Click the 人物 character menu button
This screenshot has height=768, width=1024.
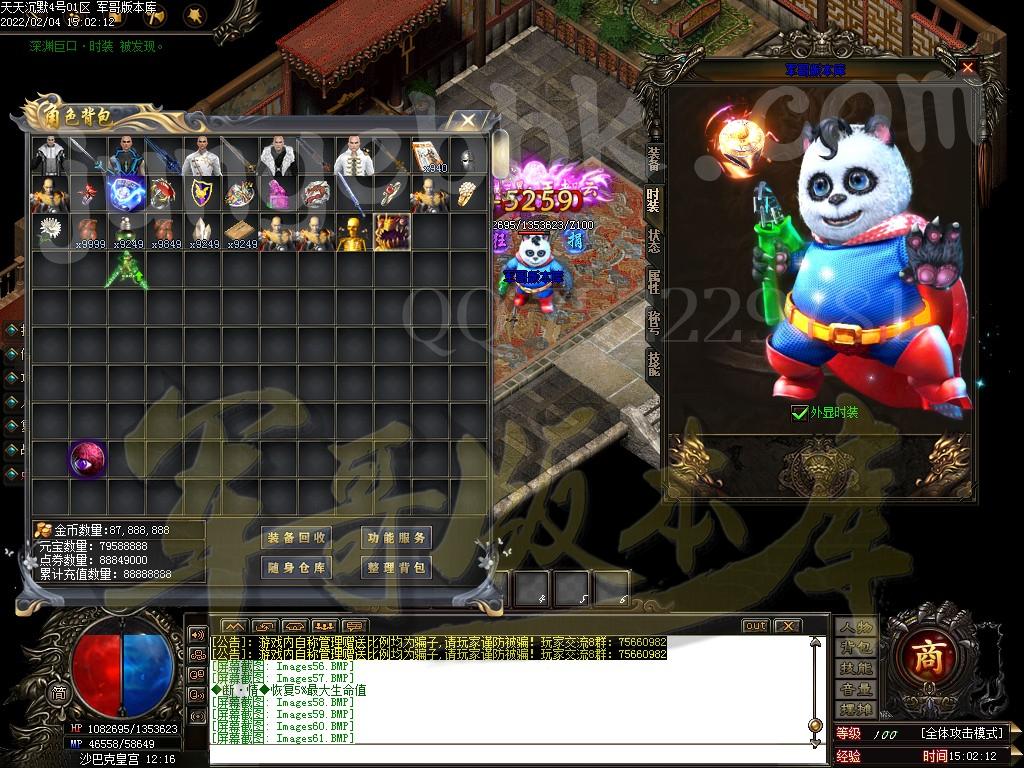pyautogui.click(x=857, y=627)
